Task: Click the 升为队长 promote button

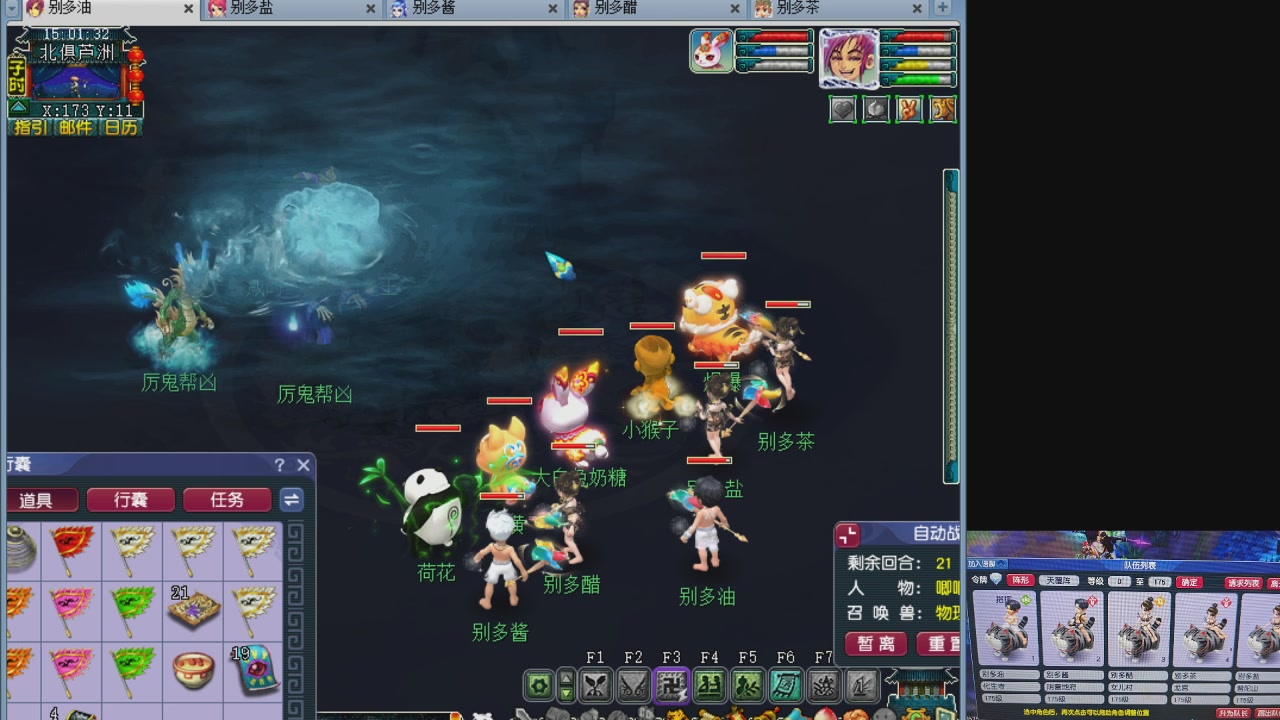Action: [1233, 712]
